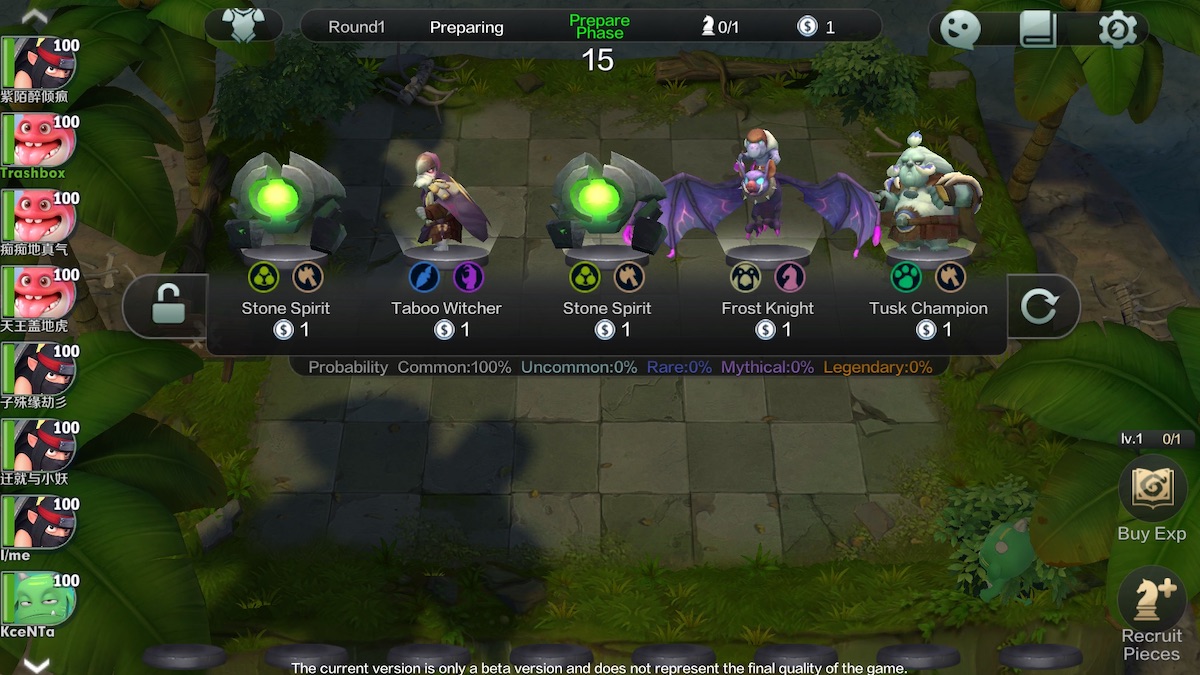Image resolution: width=1200 pixels, height=675 pixels.
Task: Open the book guide icon
Action: [1038, 29]
